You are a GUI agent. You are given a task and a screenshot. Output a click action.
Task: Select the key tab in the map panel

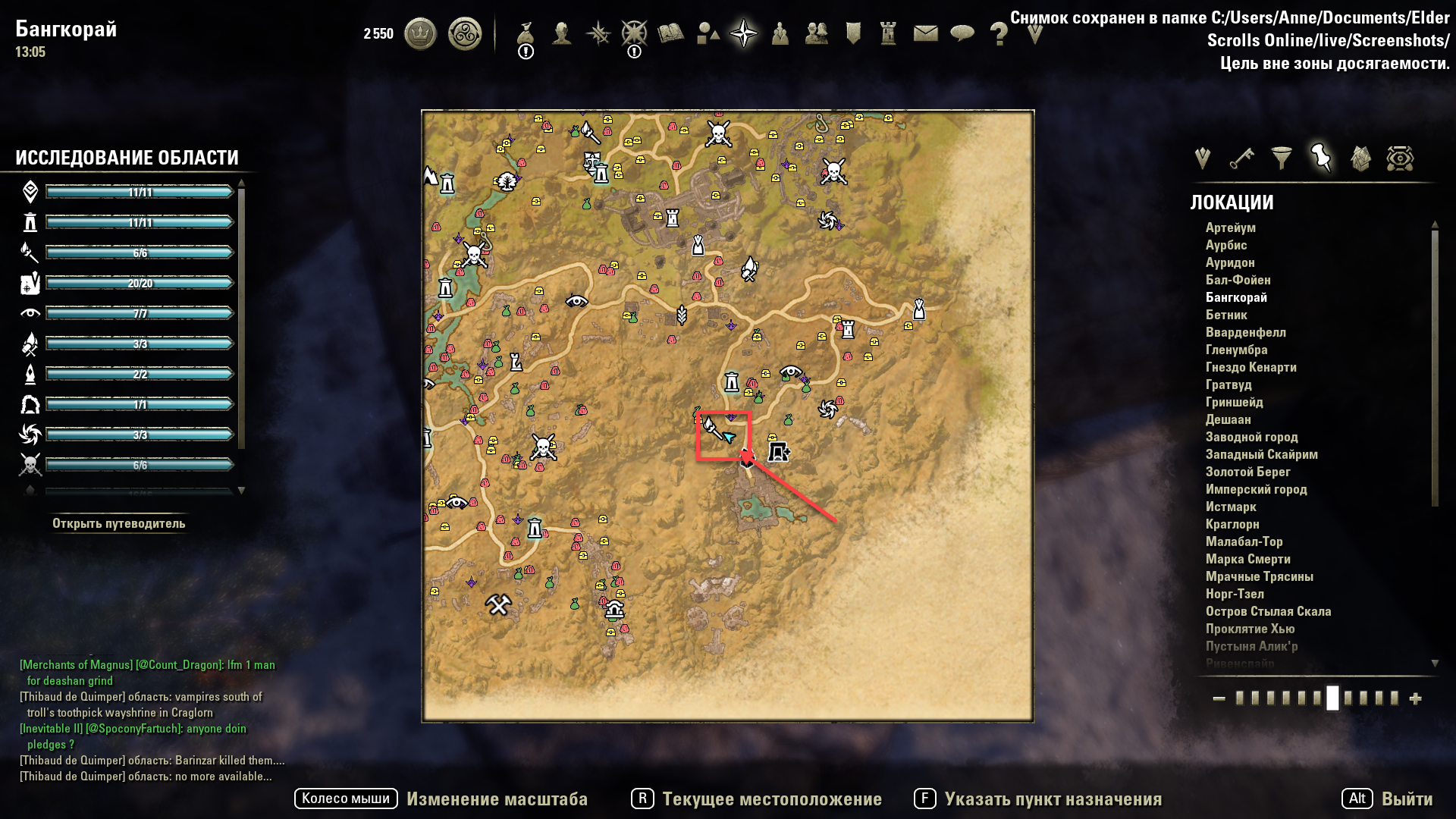pyautogui.click(x=1242, y=159)
